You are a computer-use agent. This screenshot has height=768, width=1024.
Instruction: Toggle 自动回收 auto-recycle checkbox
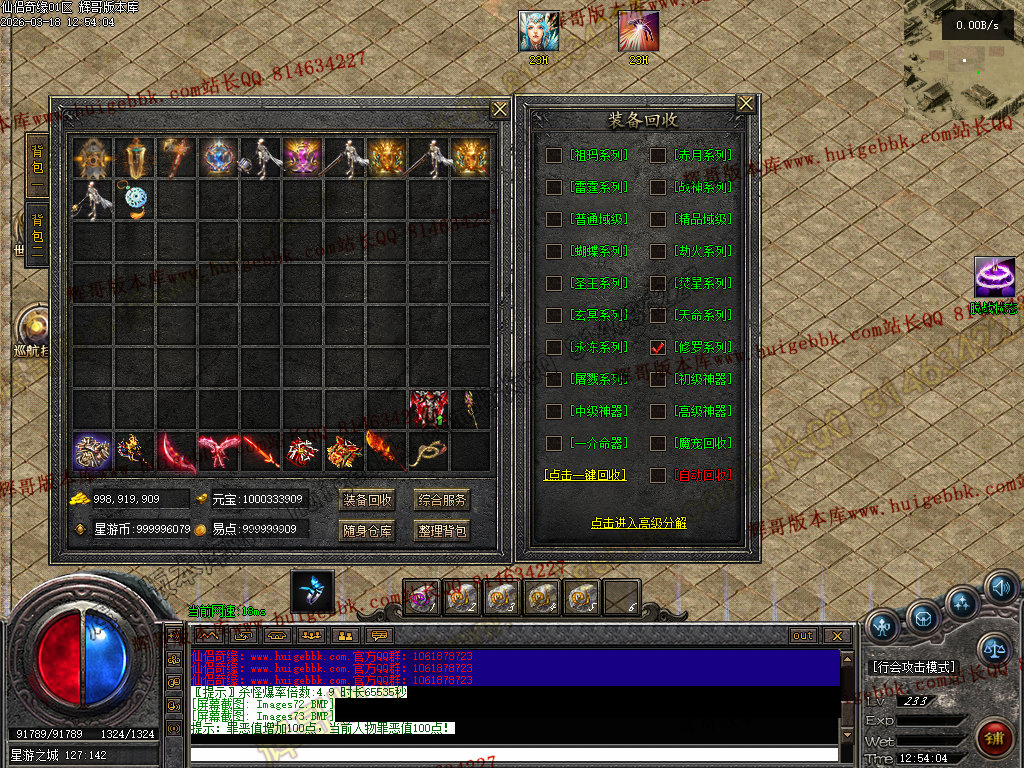(657, 475)
